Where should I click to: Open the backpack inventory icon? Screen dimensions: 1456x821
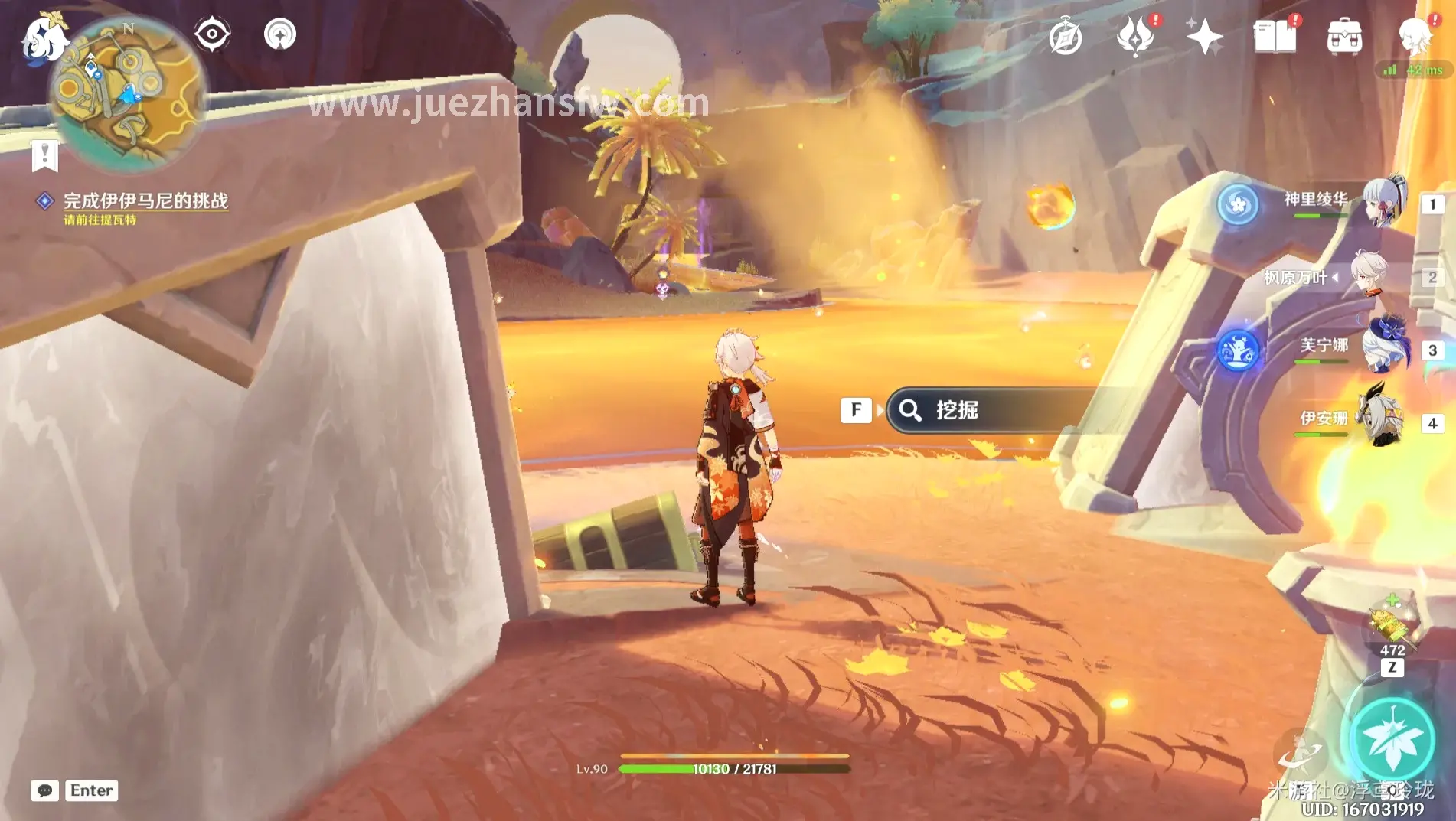pos(1344,37)
